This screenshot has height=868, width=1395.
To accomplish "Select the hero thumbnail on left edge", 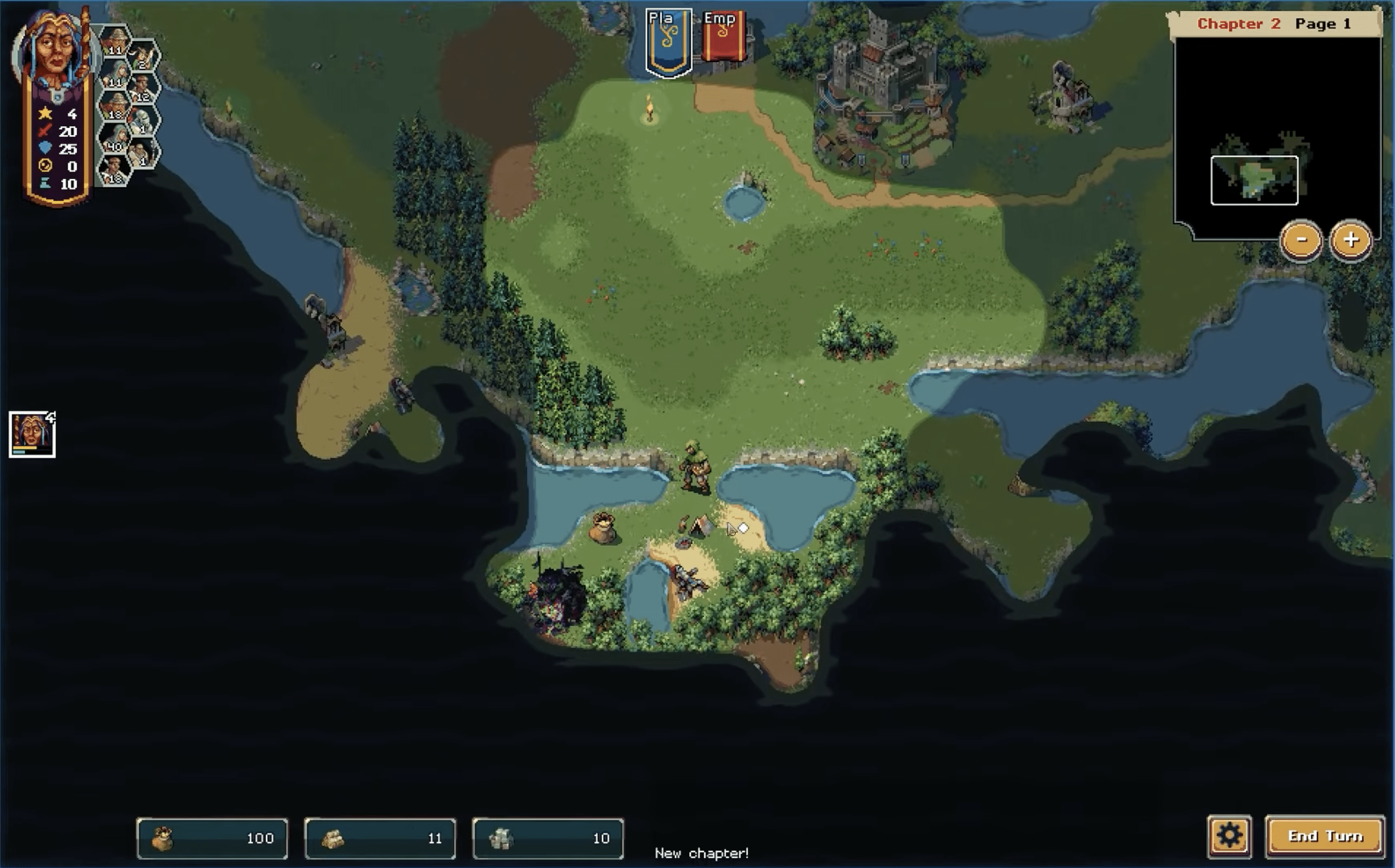I will tap(32, 435).
